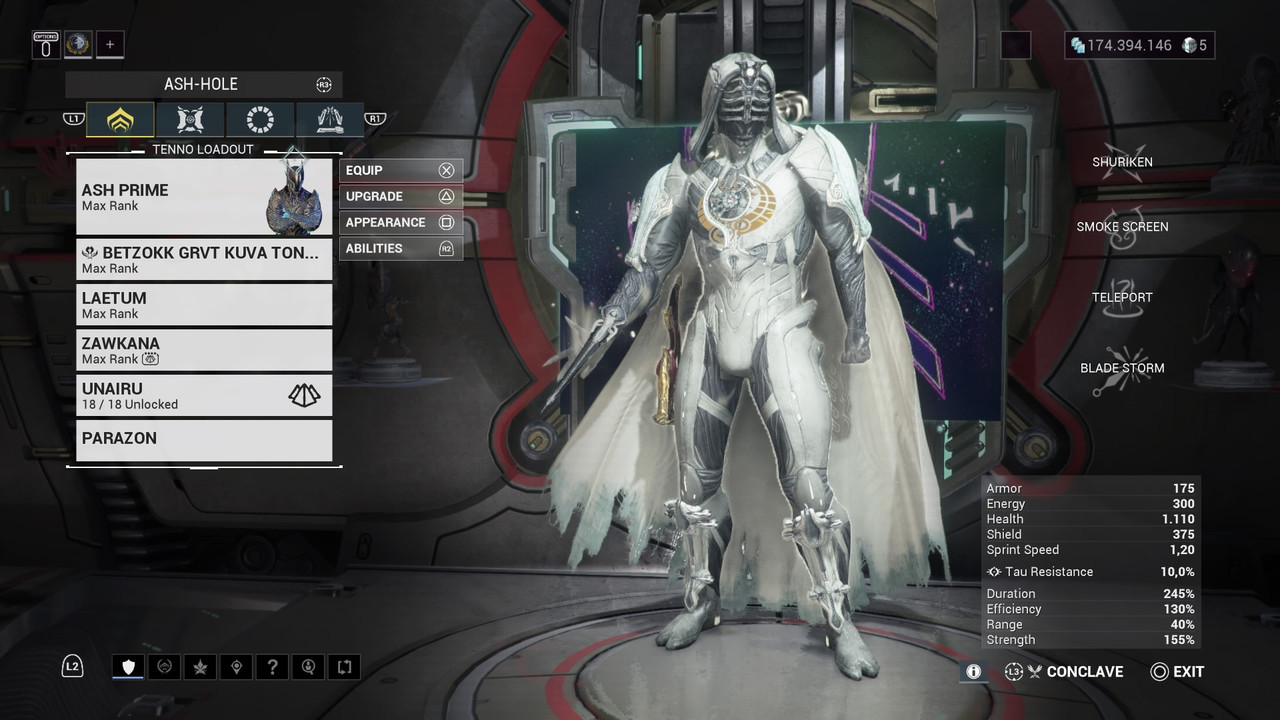Choose the Laetum secondary weapon slot
Image resolution: width=1280 pixels, height=720 pixels.
click(x=204, y=304)
